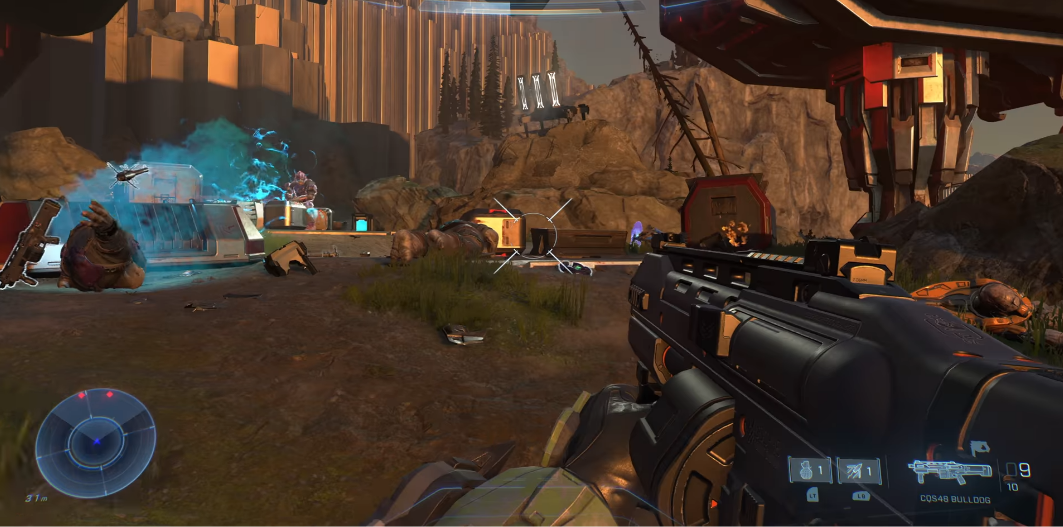Select the frag grenade slot

[809, 471]
